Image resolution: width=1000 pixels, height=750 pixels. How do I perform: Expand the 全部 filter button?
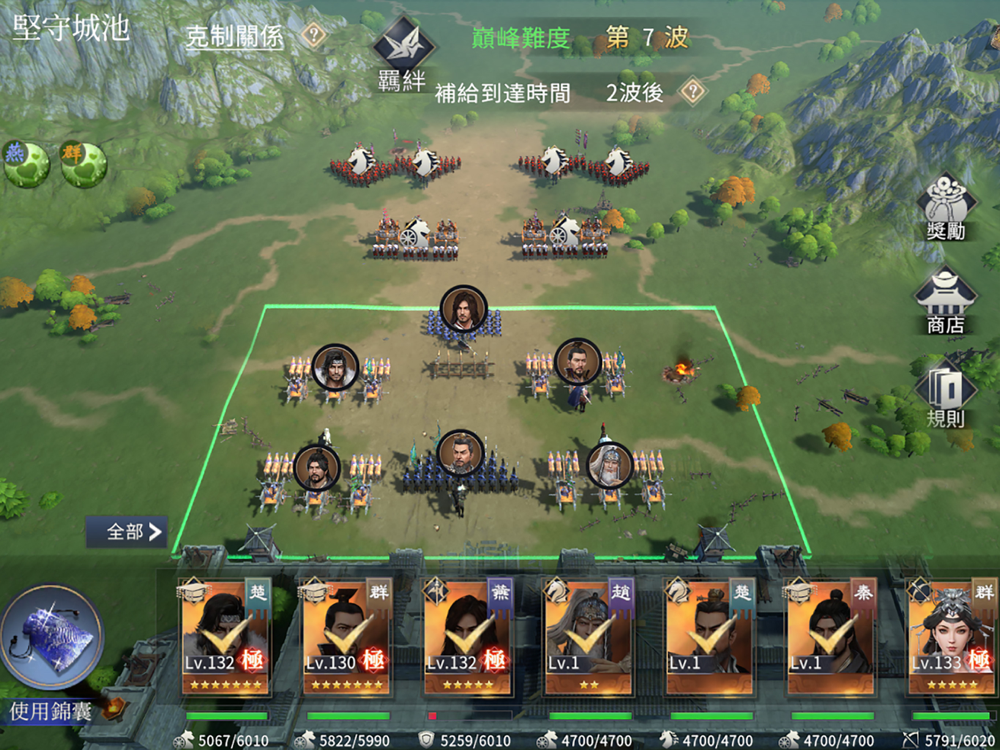126,532
